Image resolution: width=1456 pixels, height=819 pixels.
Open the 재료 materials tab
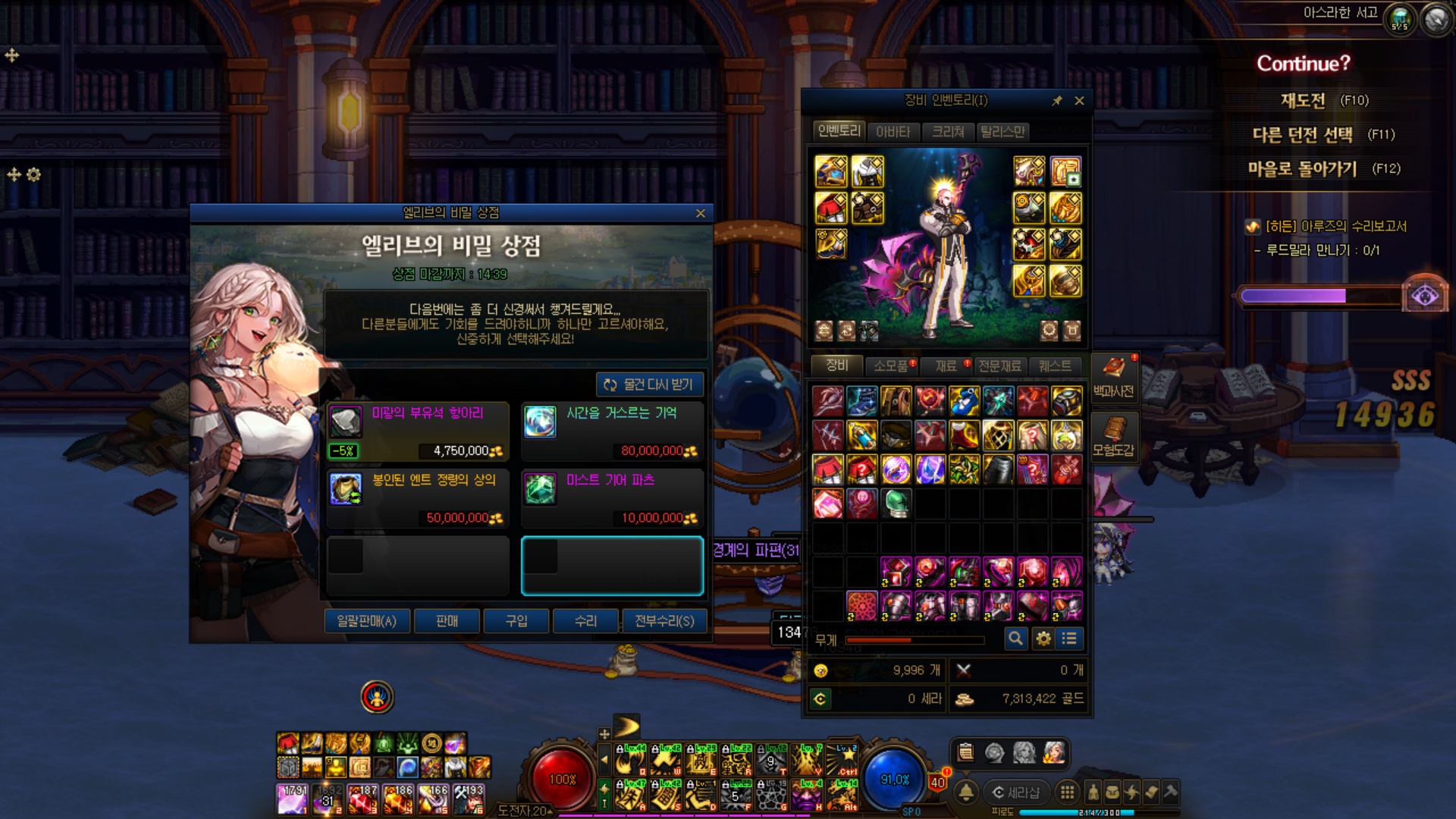pos(946,366)
